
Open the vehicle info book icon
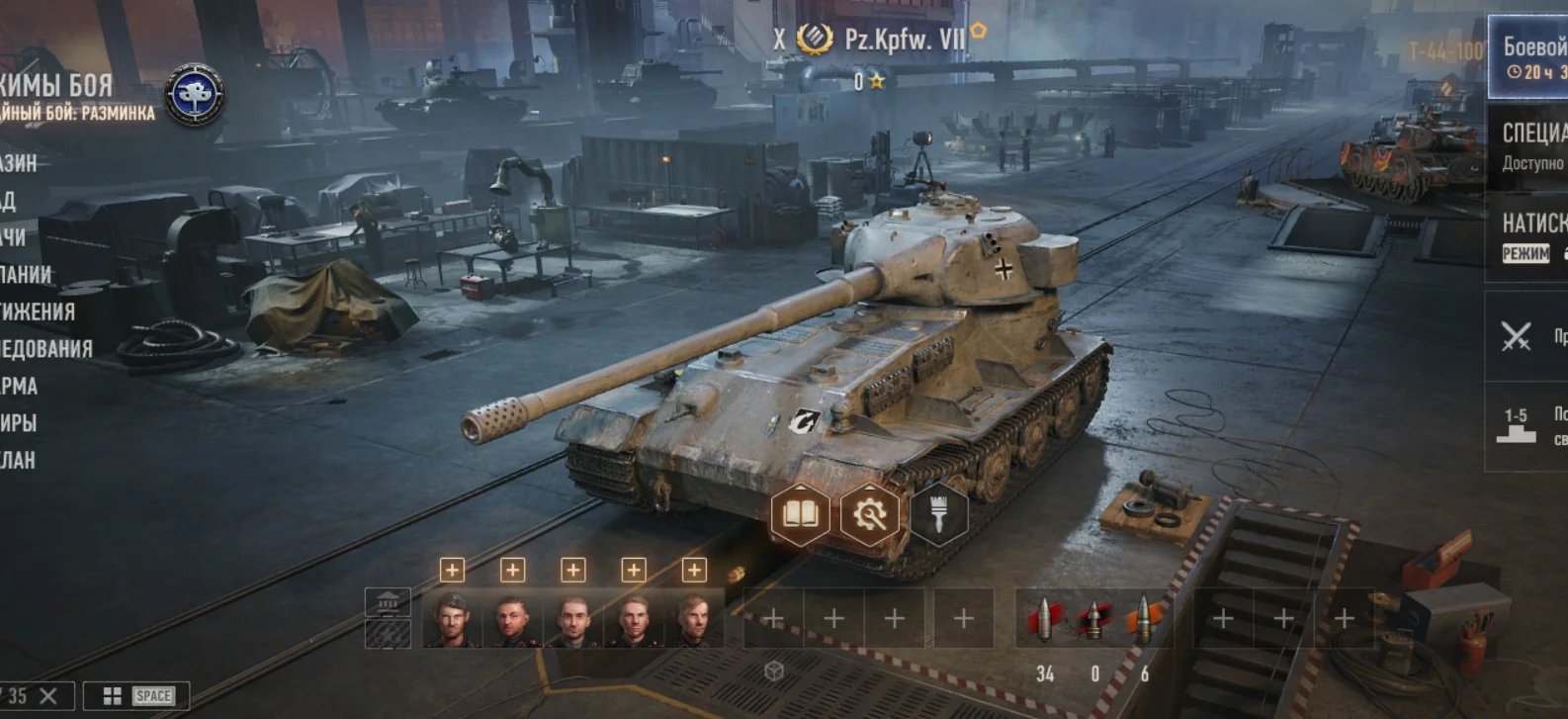coord(803,512)
